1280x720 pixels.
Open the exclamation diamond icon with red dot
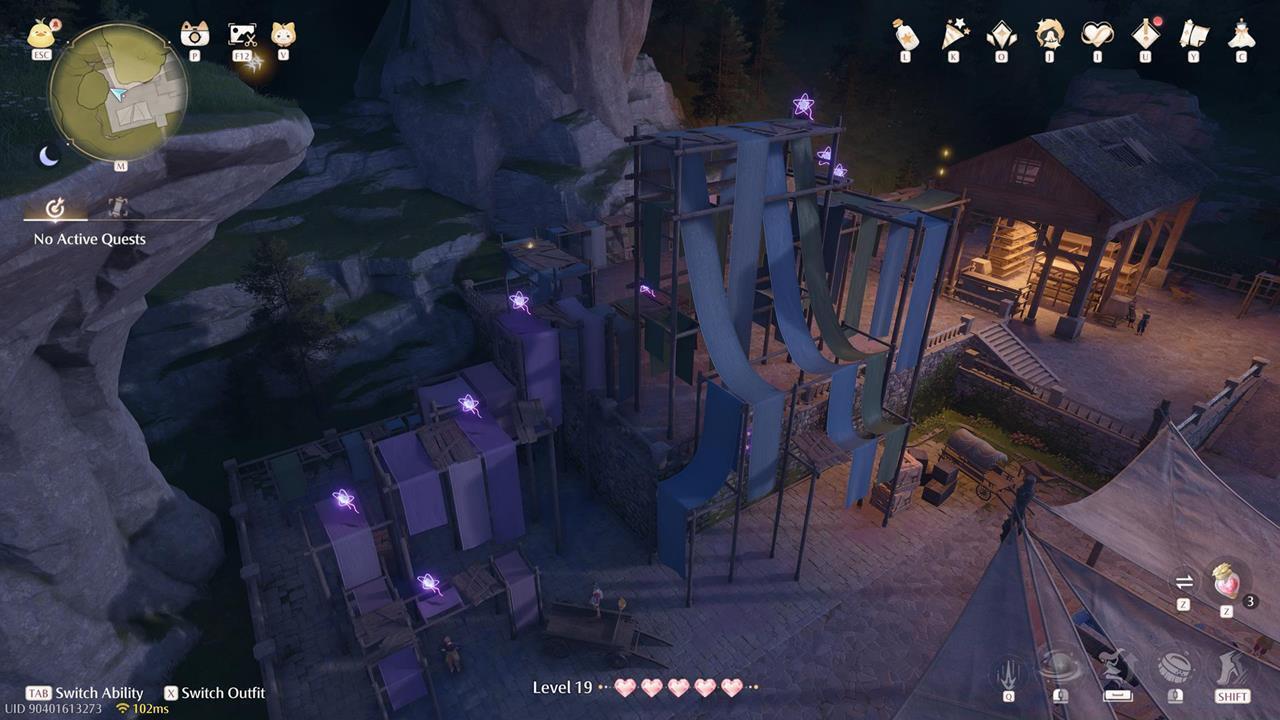[1145, 35]
